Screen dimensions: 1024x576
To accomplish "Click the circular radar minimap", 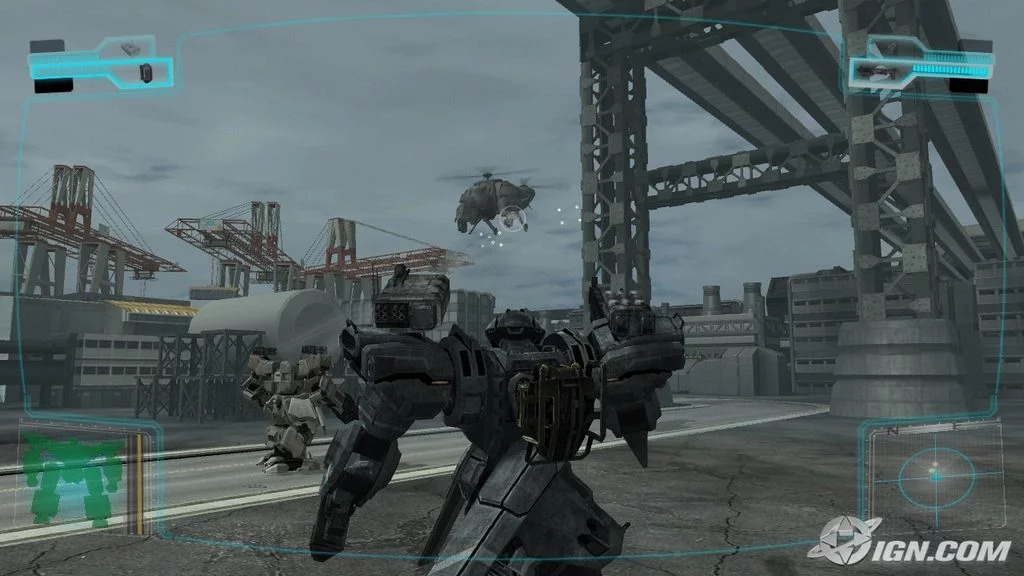I will click(935, 478).
